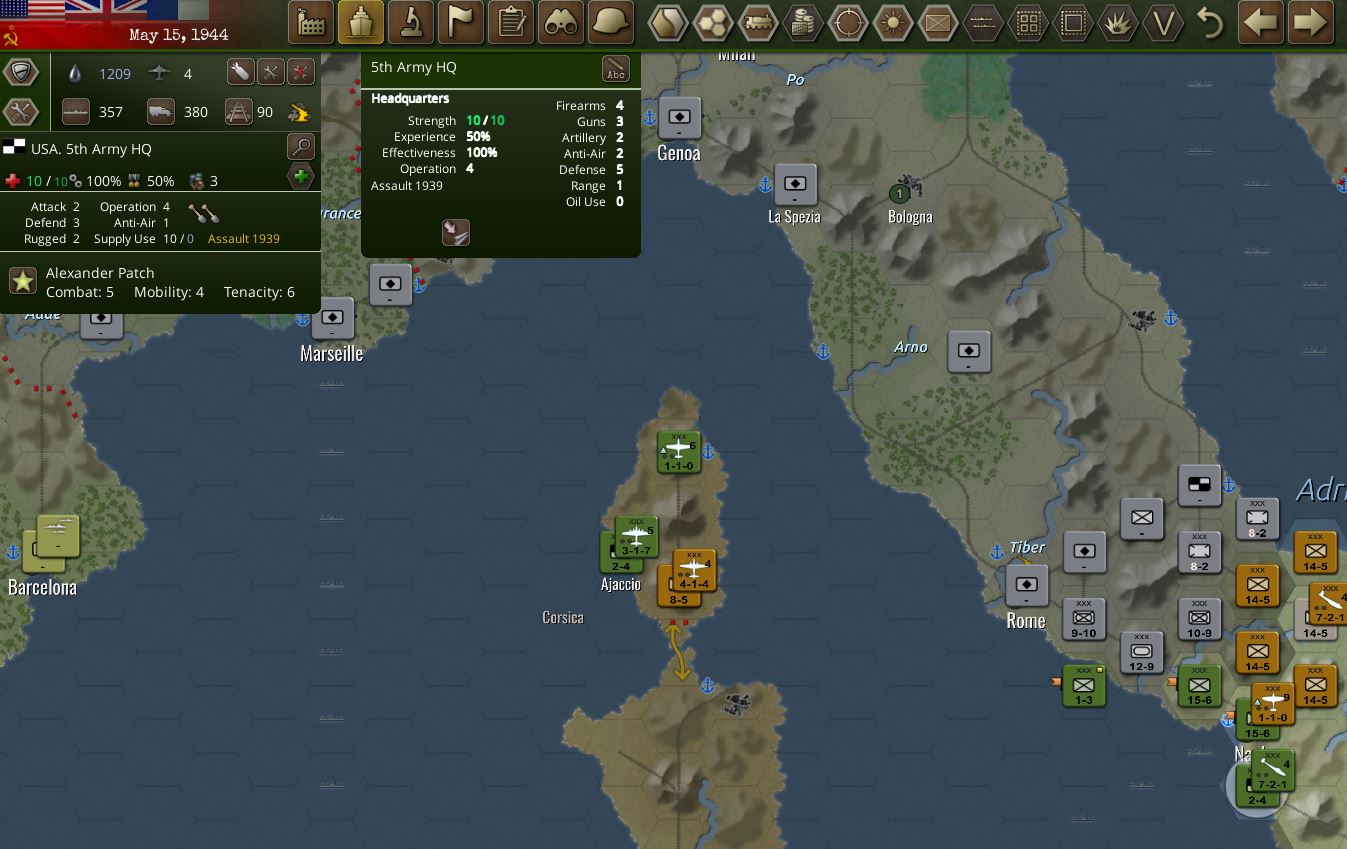Click the undo curved arrow
This screenshot has width=1347, height=849.
[x=1210, y=22]
